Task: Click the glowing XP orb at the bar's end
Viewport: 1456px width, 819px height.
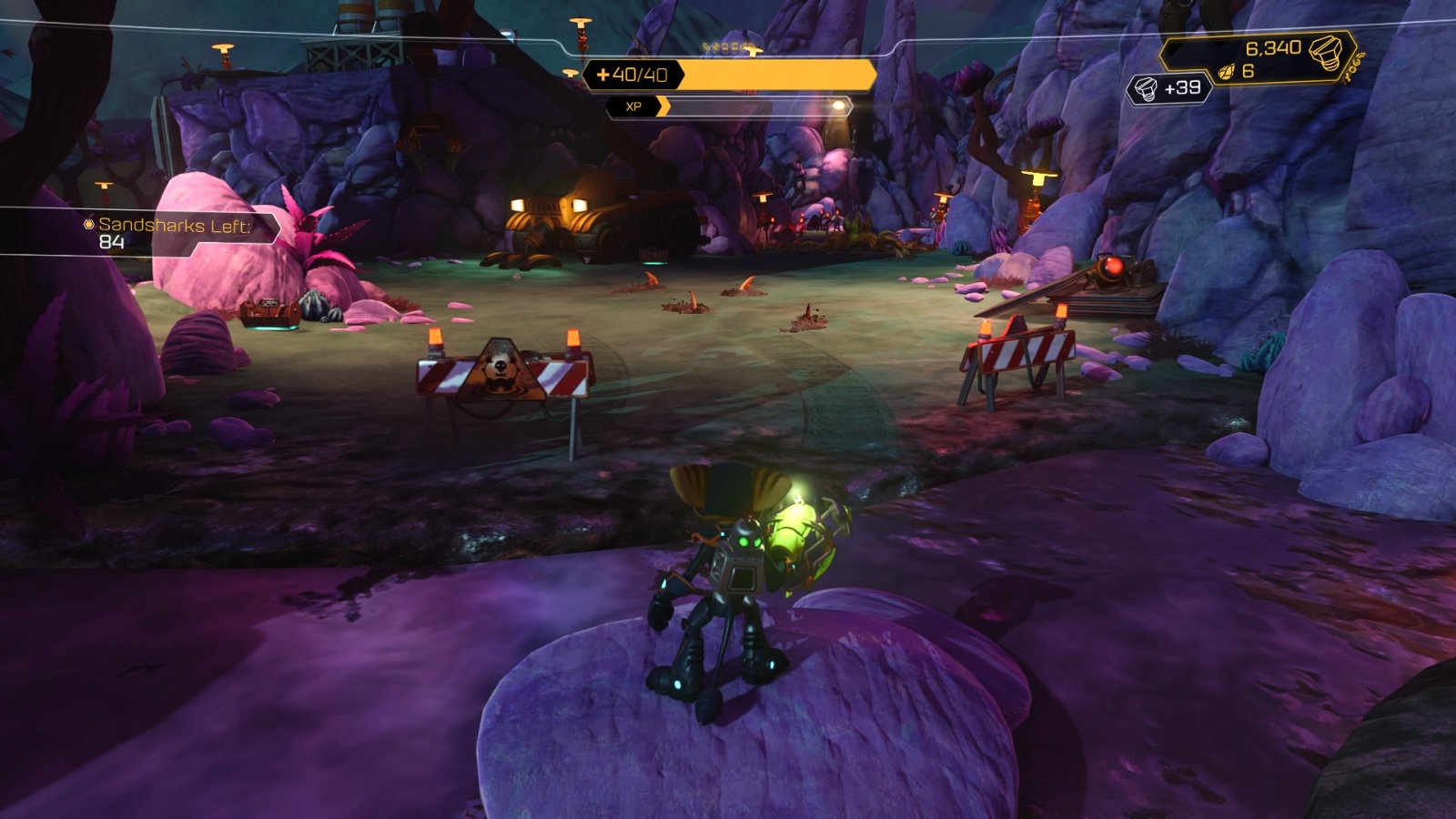Action: 838,107
